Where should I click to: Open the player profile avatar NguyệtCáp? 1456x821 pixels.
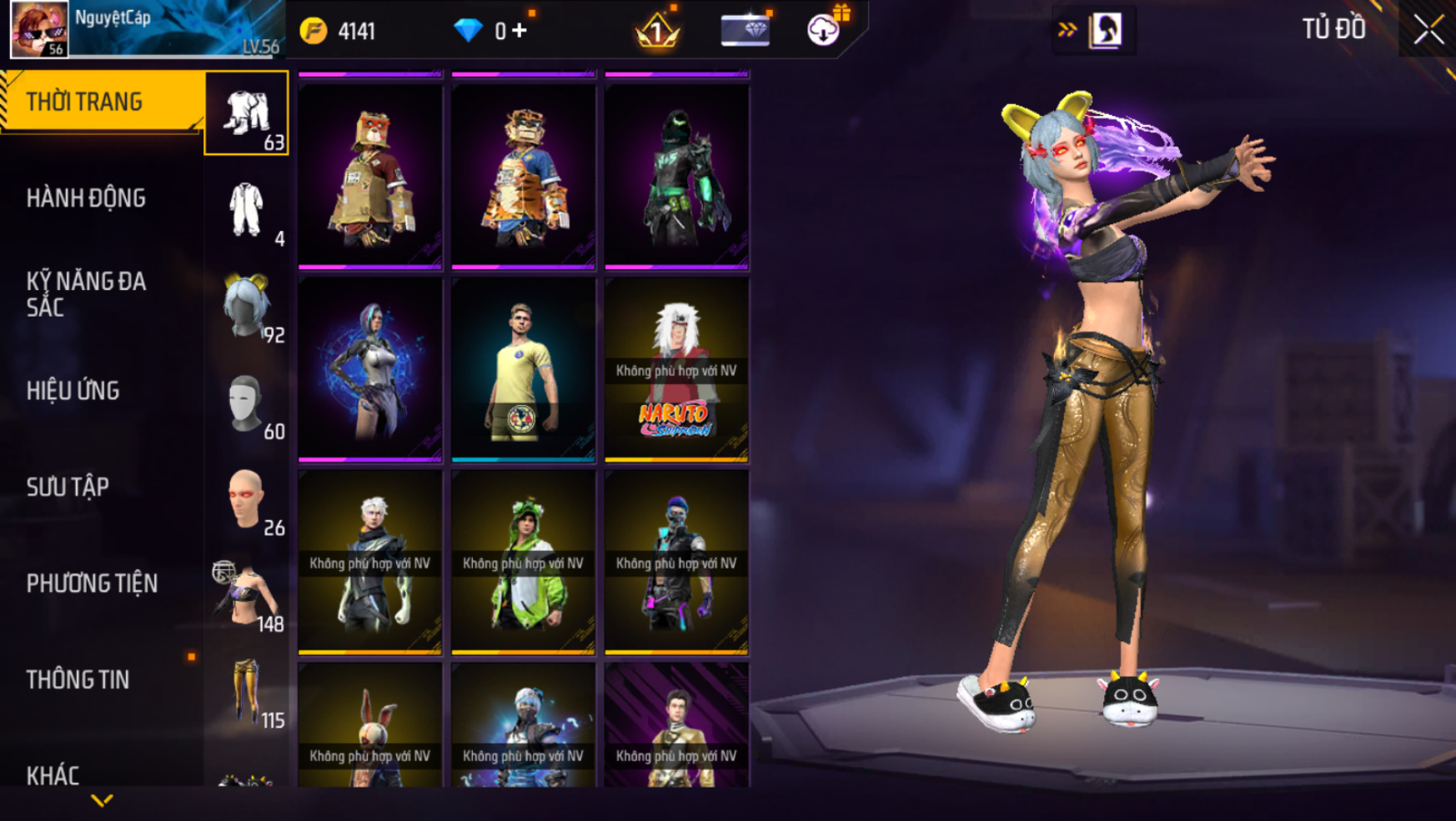point(39,29)
